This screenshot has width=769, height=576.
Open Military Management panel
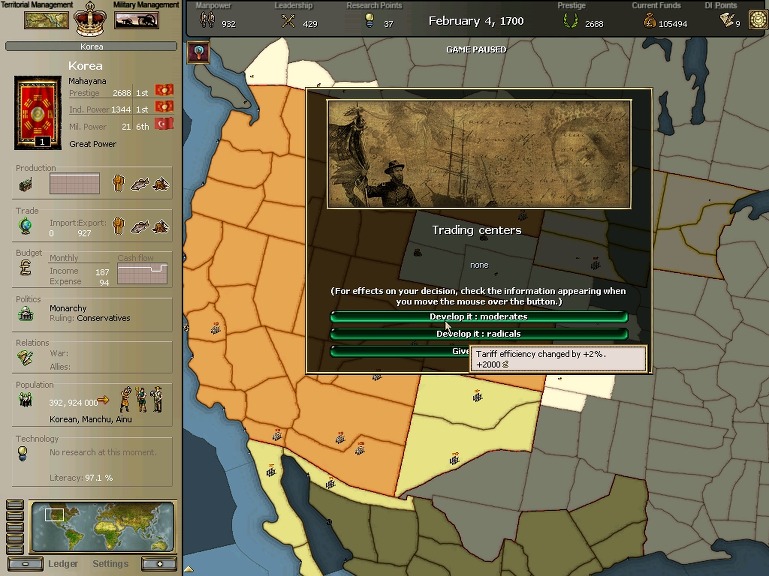coord(136,18)
